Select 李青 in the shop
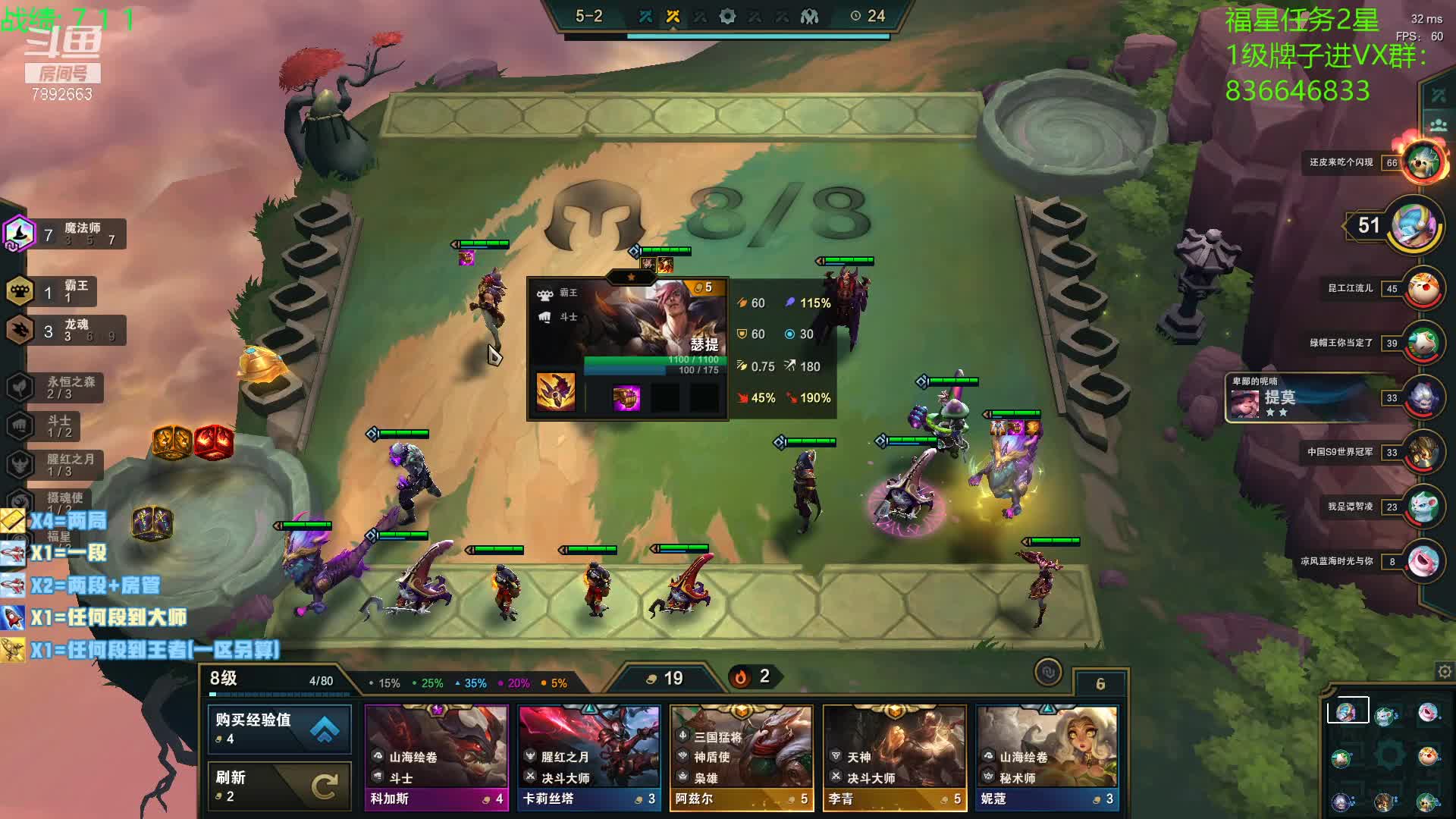The image size is (1456, 819). [895, 758]
